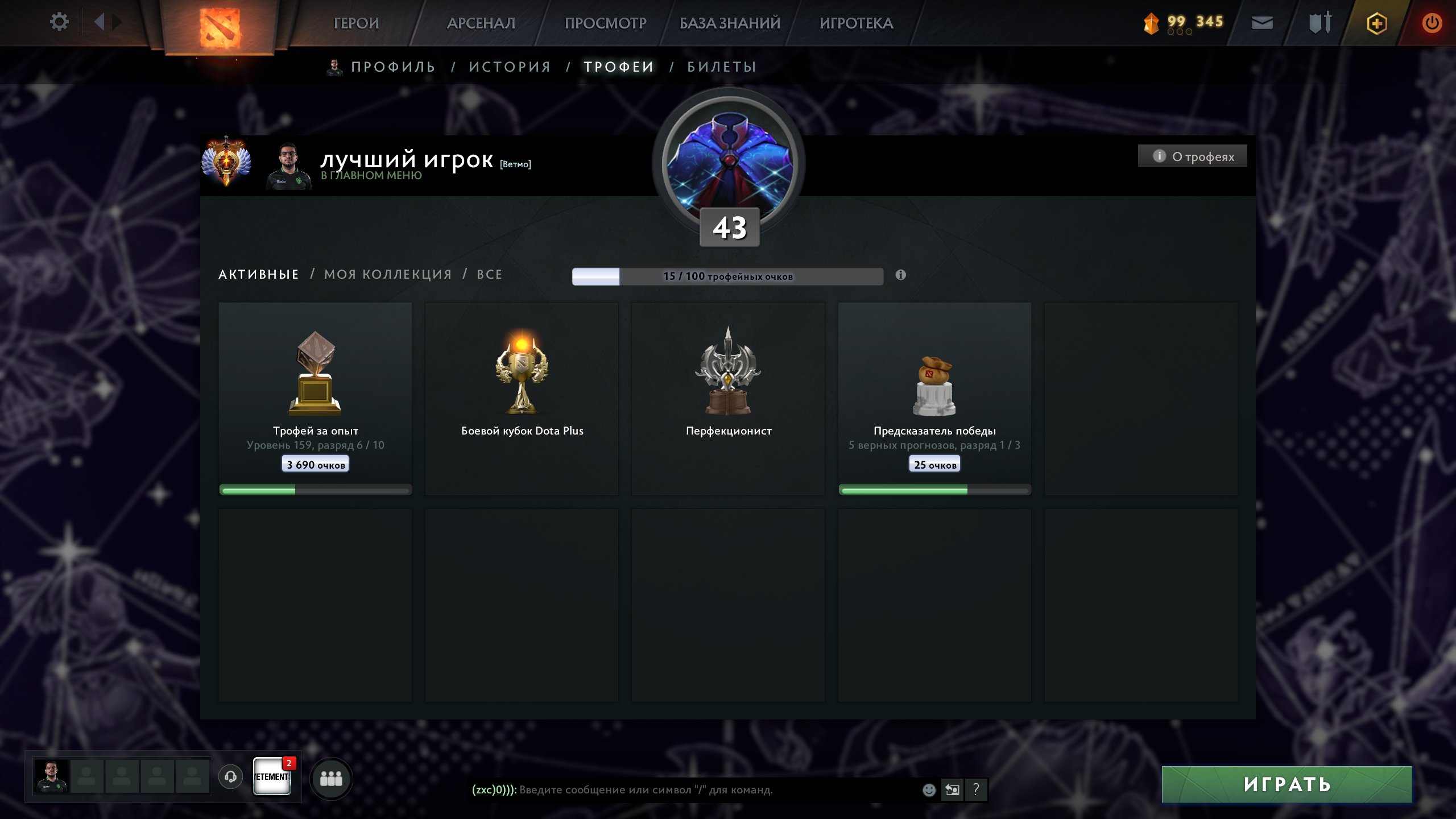Click the trophy points progress bar
The height and width of the screenshot is (819, 1456).
click(728, 275)
